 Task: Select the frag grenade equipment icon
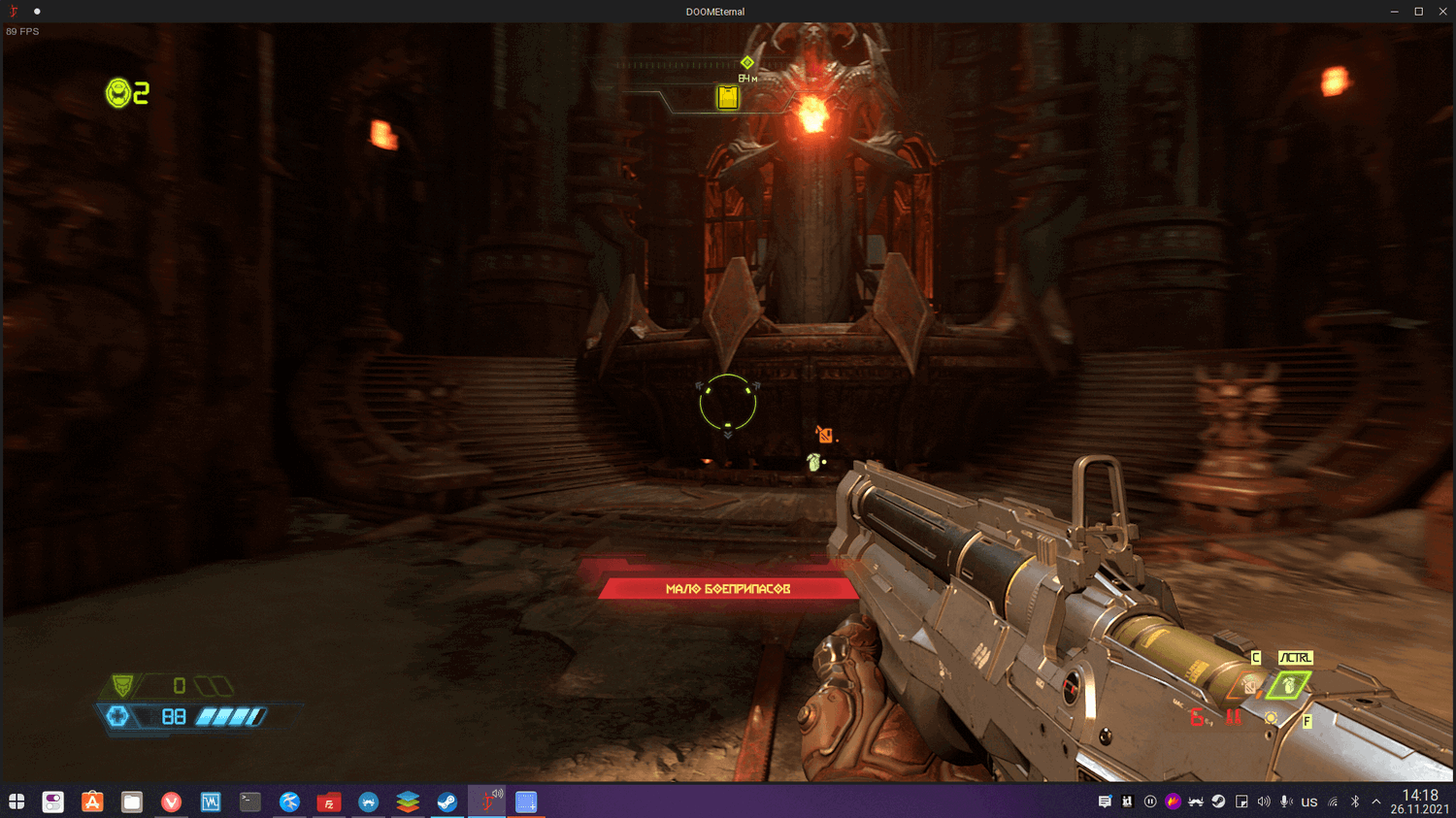1288,686
